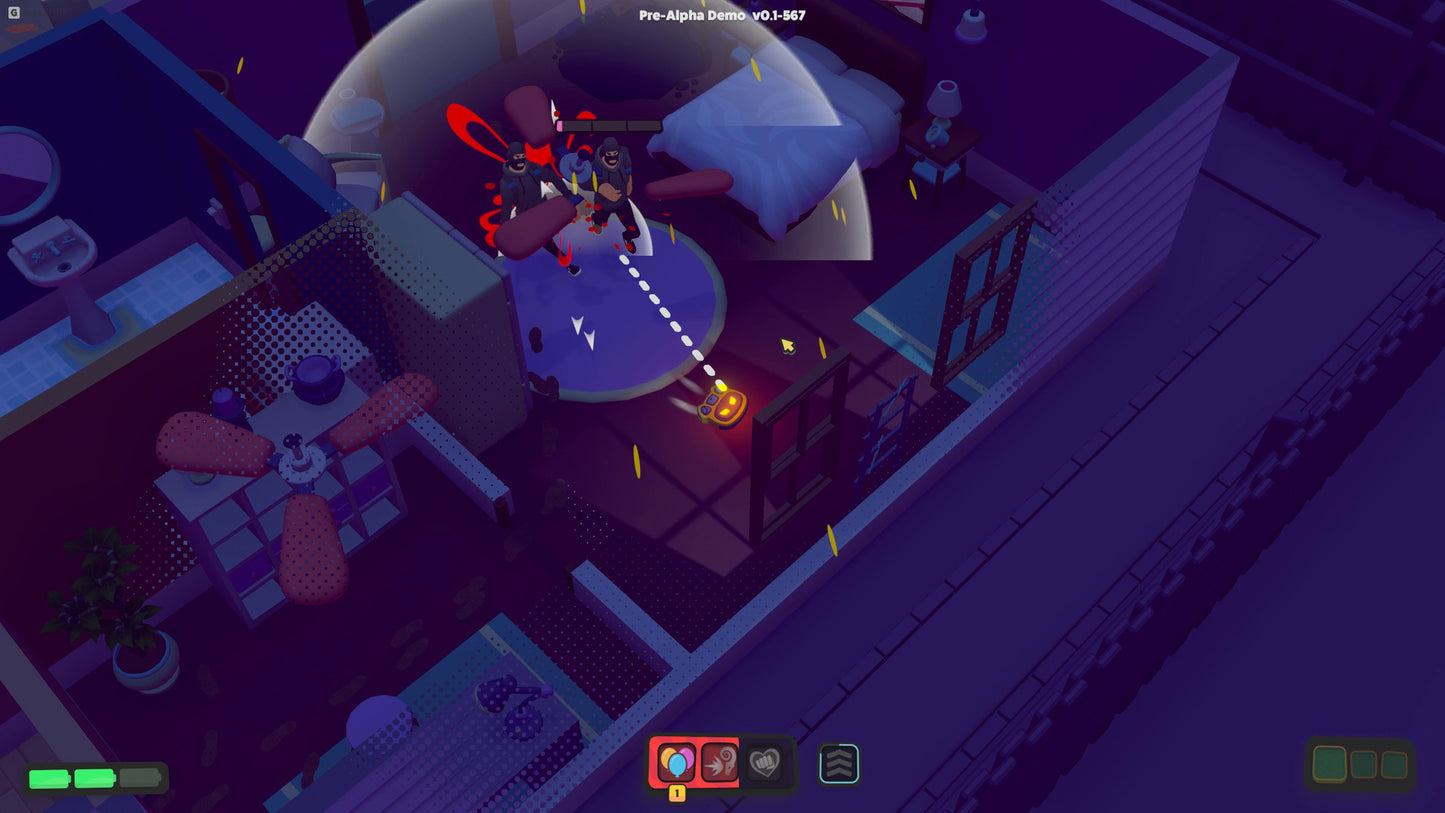The height and width of the screenshot is (813, 1445).
Task: Click the white mouse cursor arrow marker
Action: pyautogui.click(x=786, y=345)
